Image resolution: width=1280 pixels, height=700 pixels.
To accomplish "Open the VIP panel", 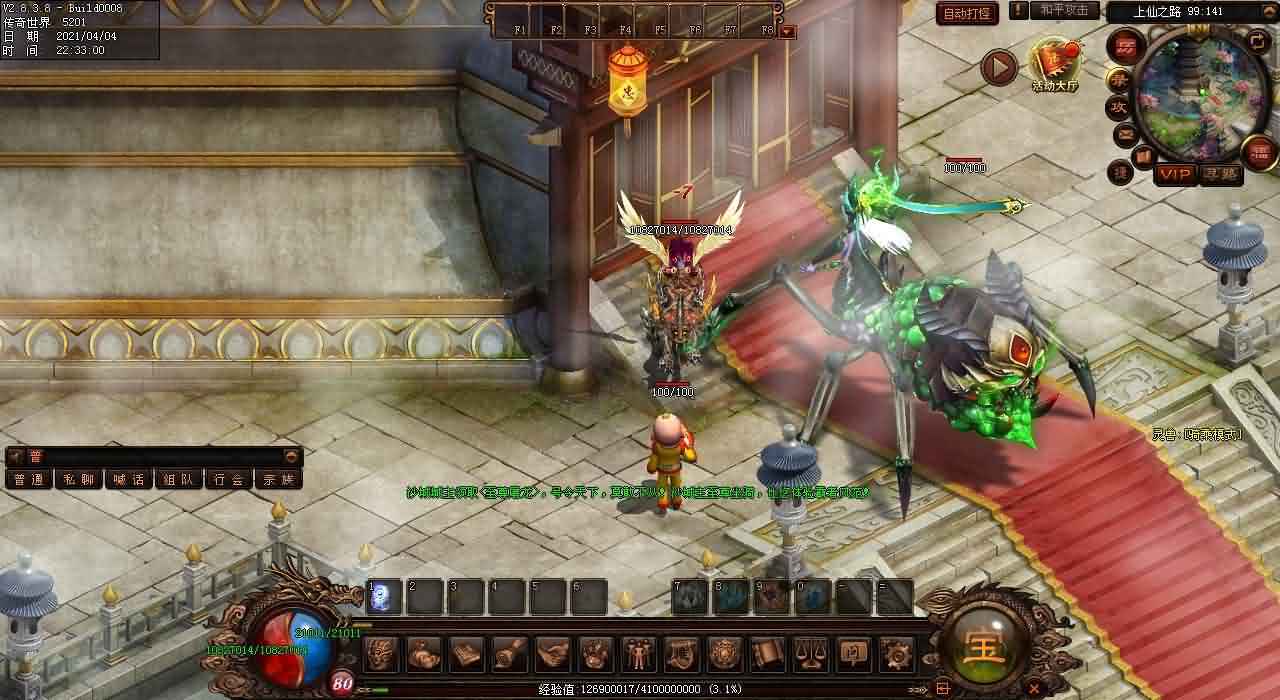I will pos(1175,174).
